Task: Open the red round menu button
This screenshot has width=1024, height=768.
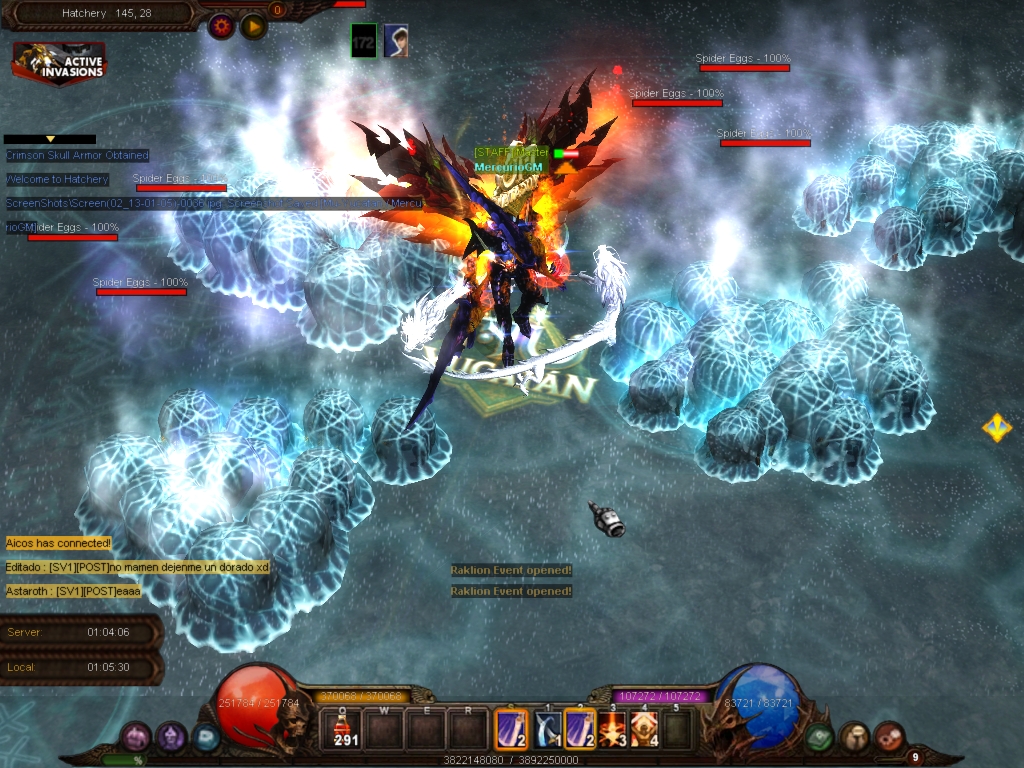Action: pos(888,737)
